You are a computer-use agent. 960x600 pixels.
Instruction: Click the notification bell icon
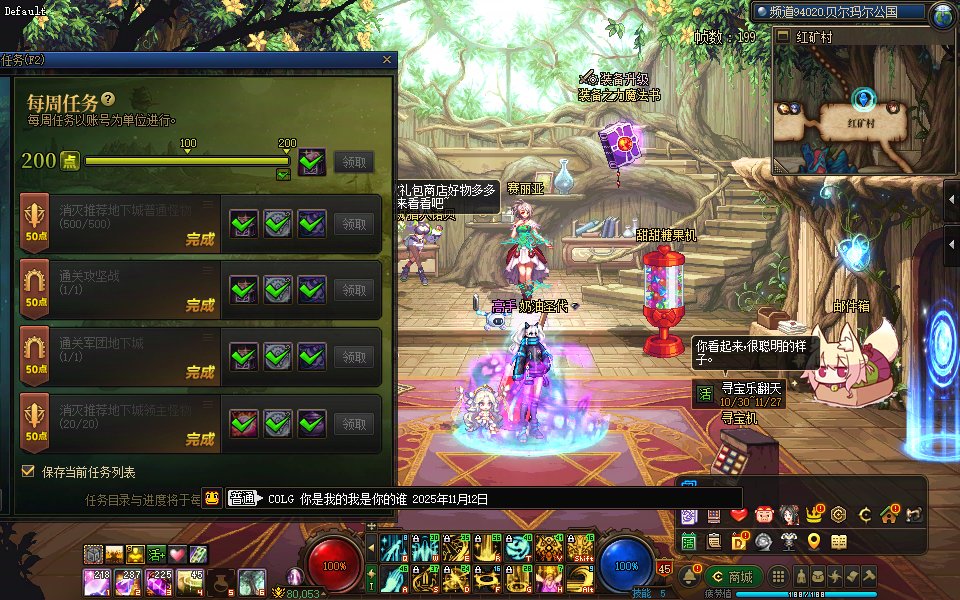pyautogui.click(x=689, y=577)
